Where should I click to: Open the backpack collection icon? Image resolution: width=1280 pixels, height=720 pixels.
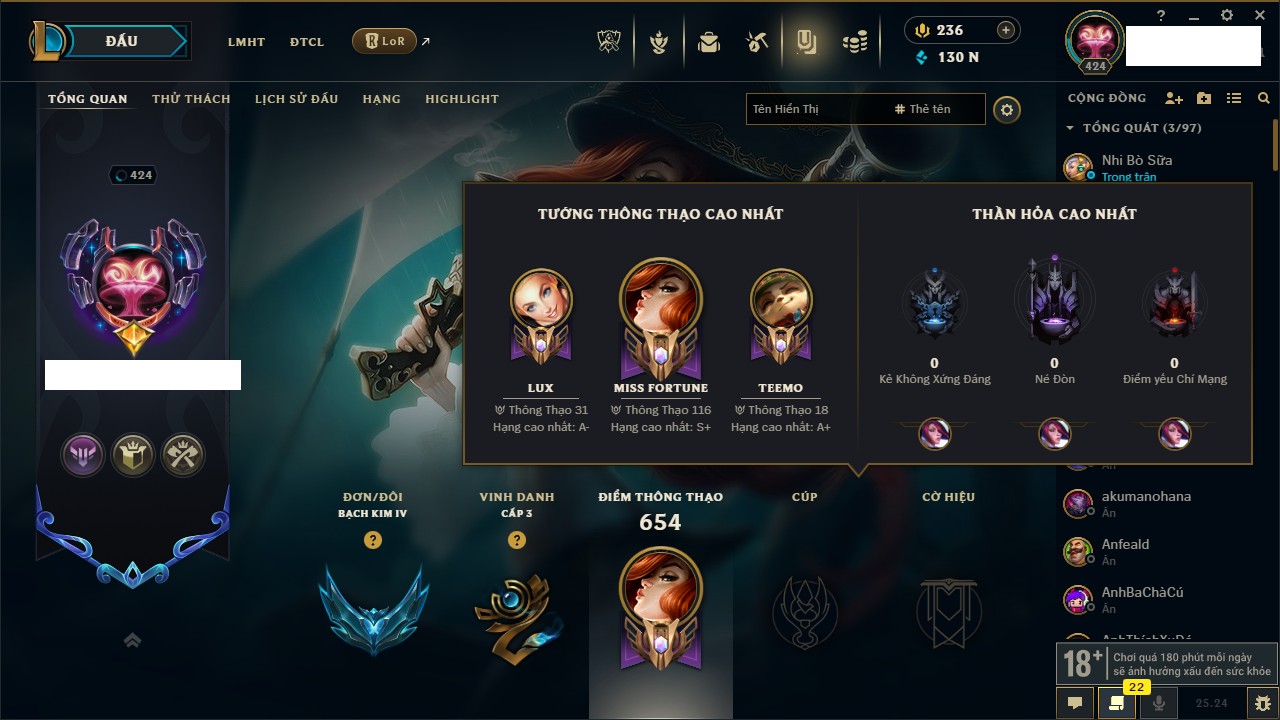click(709, 42)
